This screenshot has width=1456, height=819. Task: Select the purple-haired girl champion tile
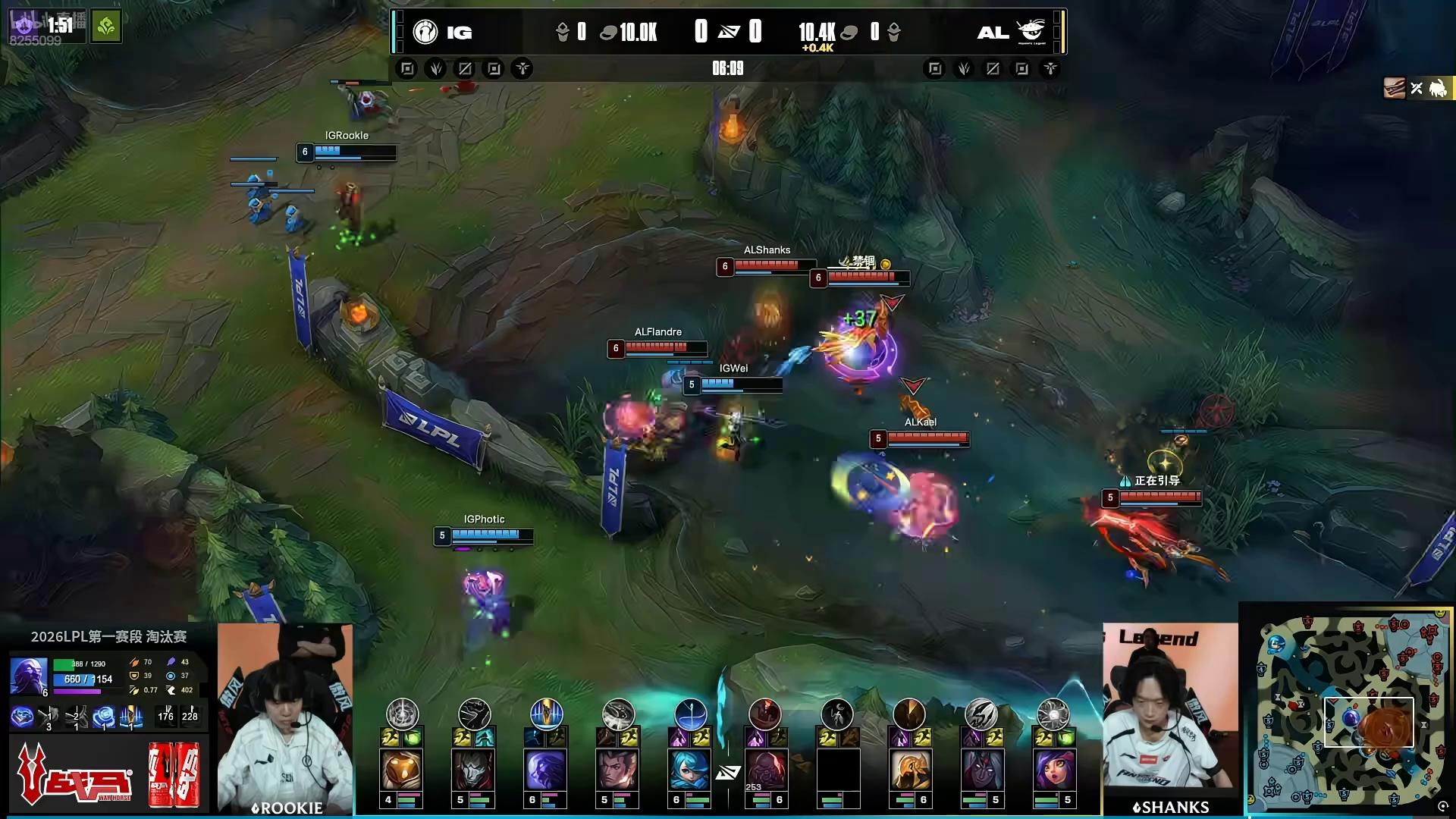pyautogui.click(x=1053, y=770)
